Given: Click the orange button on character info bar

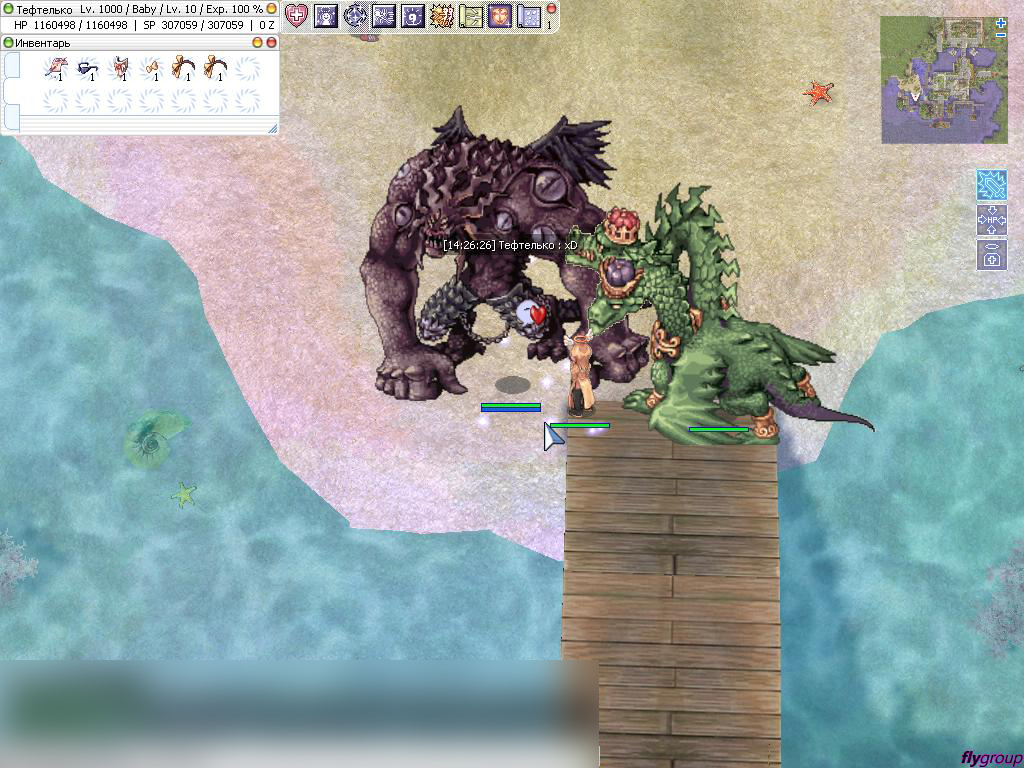Looking at the screenshot, I should click(x=271, y=9).
